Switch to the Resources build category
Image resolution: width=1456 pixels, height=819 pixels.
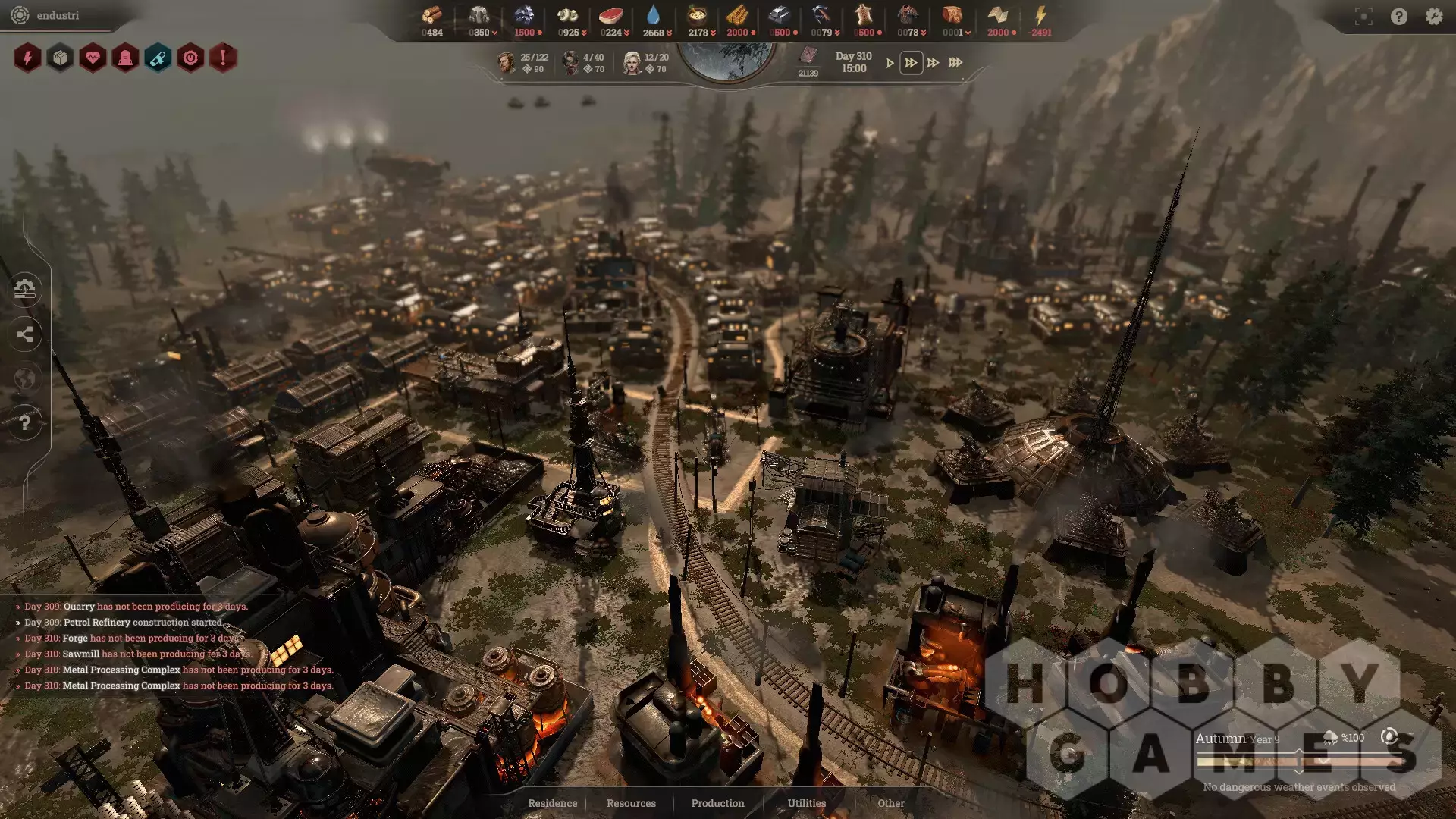point(631,803)
